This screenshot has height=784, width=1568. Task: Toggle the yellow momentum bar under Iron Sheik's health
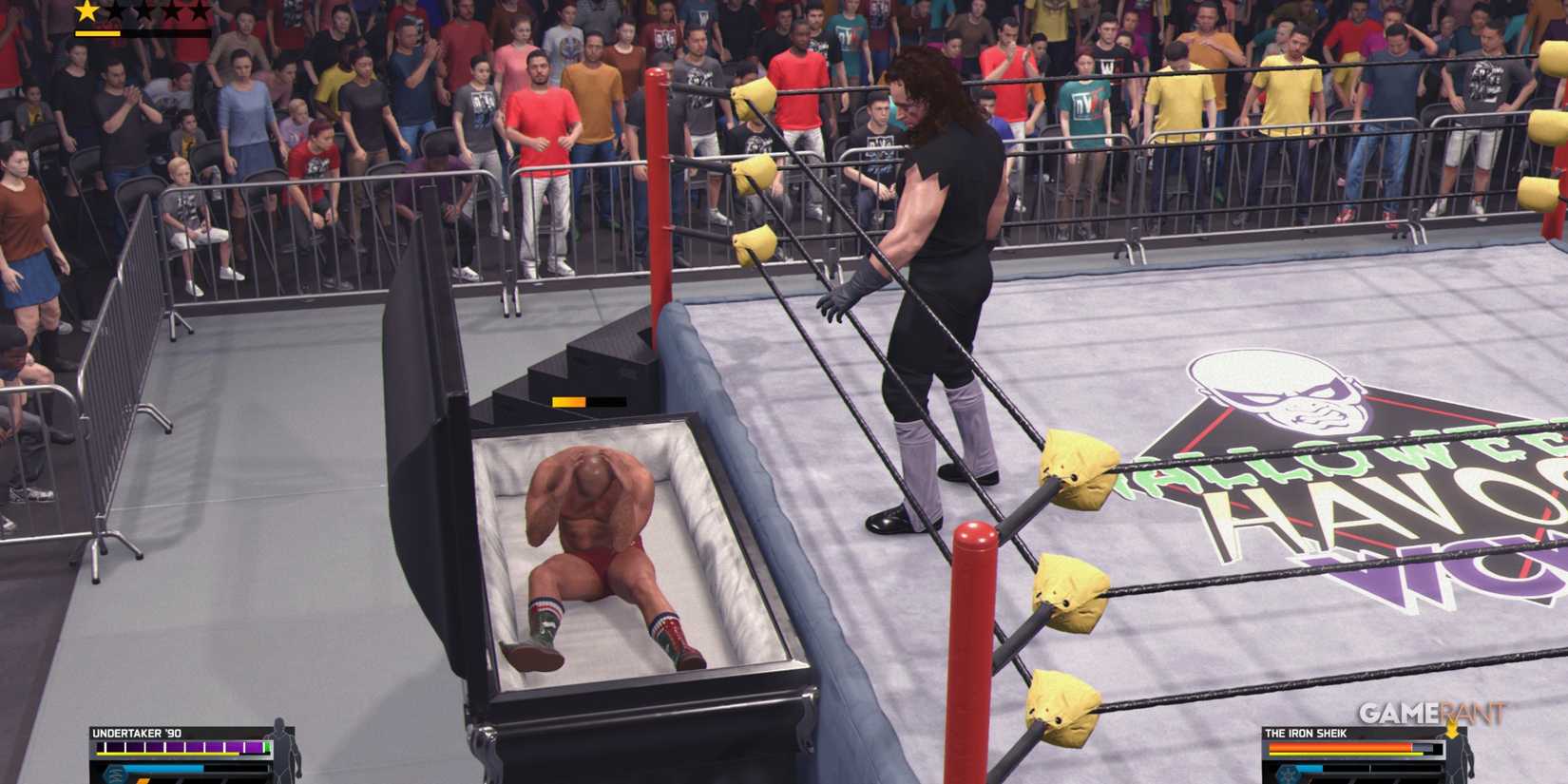point(1345,754)
